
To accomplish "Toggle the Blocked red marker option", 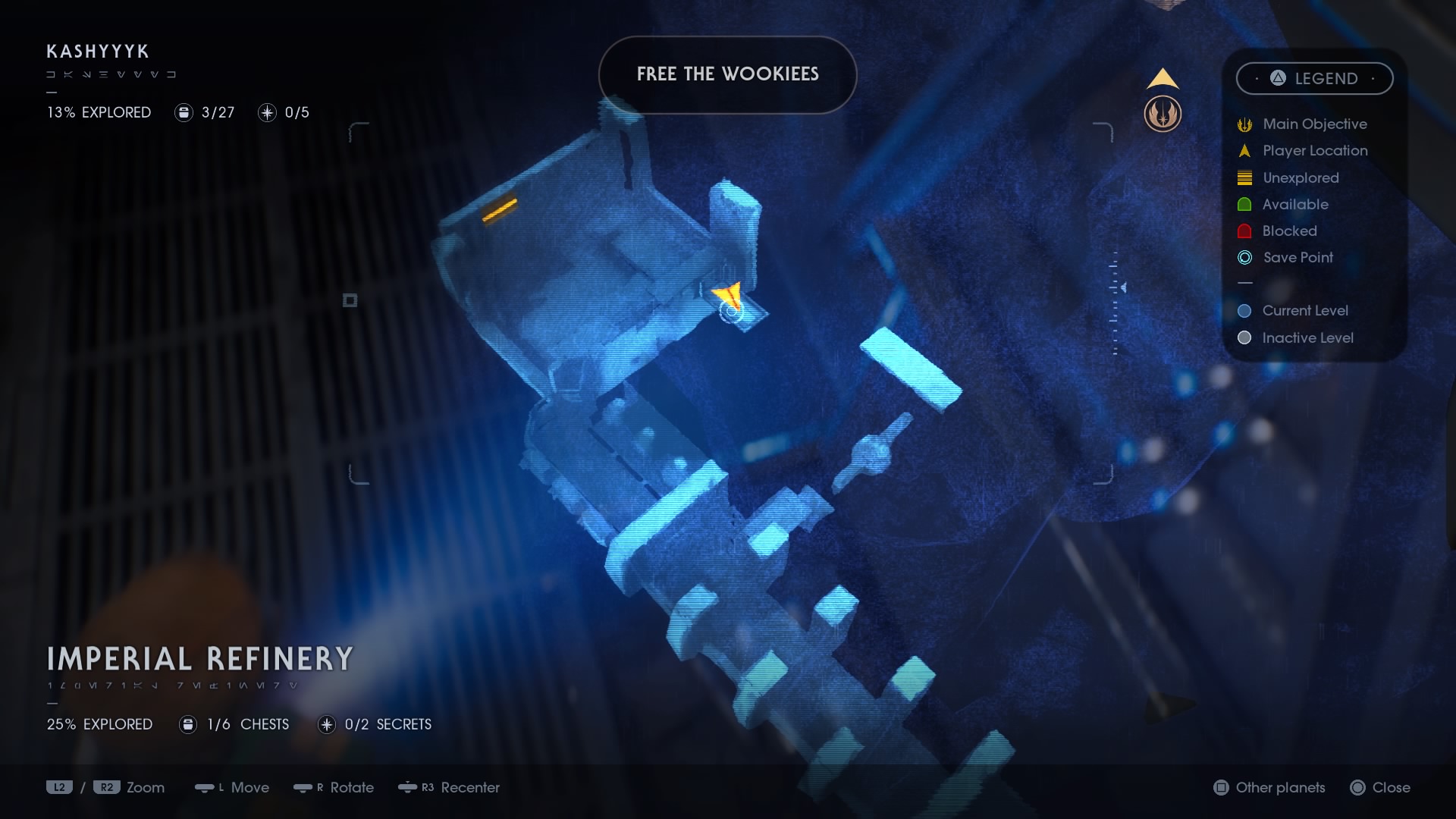I will point(1244,231).
